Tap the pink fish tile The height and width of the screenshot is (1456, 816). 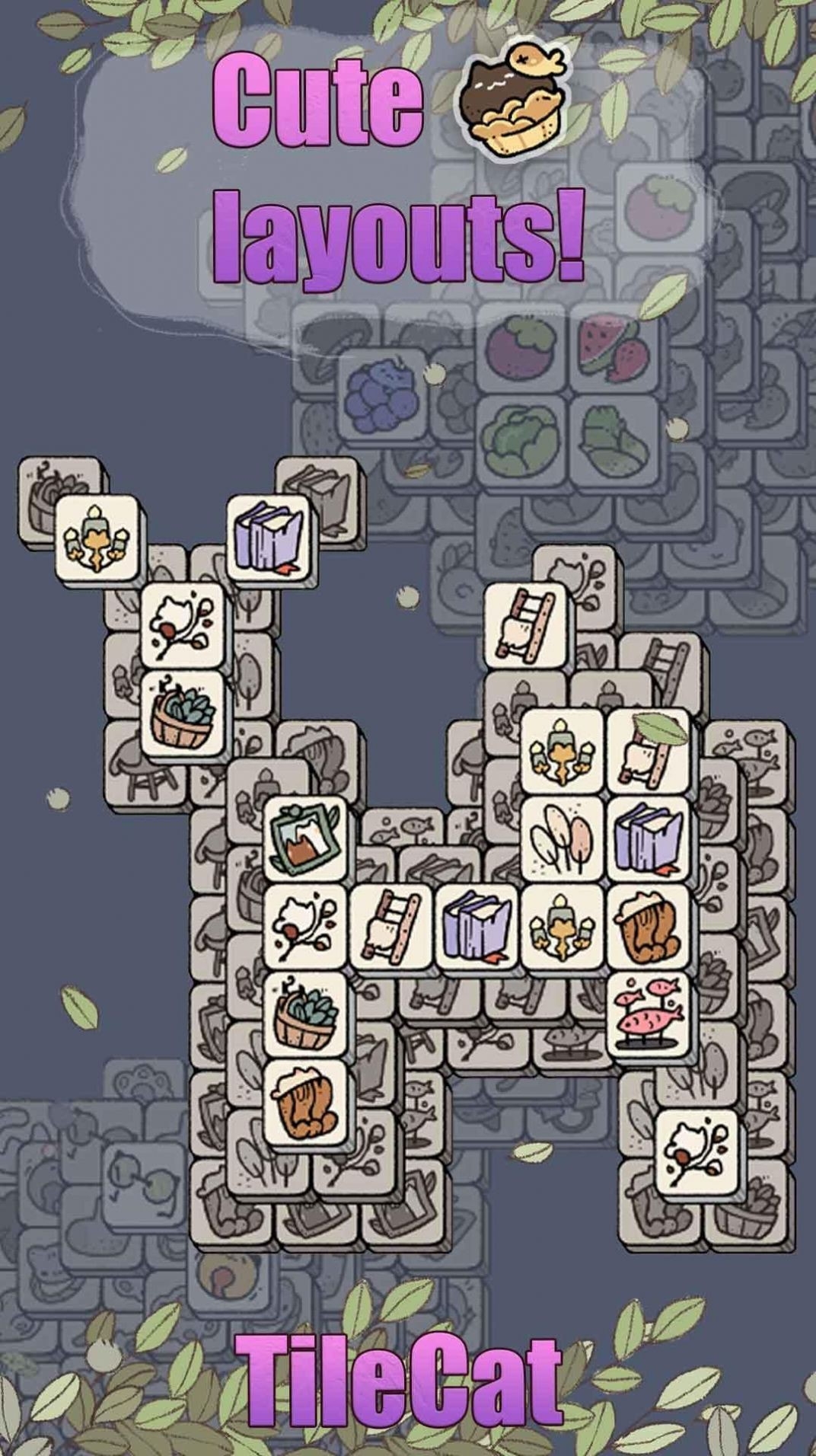649,1012
